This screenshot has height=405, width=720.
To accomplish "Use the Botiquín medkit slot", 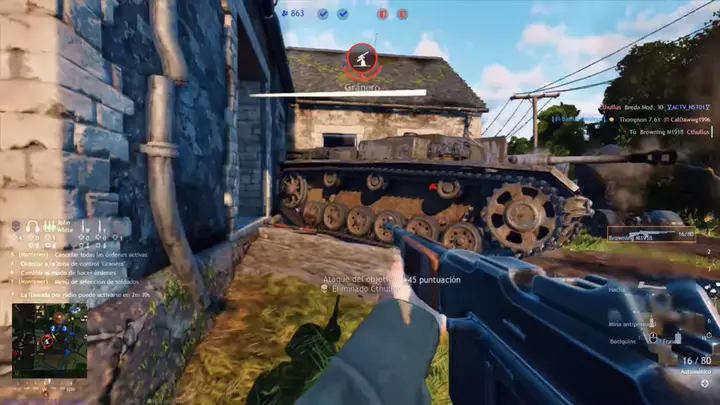I will tap(625, 341).
